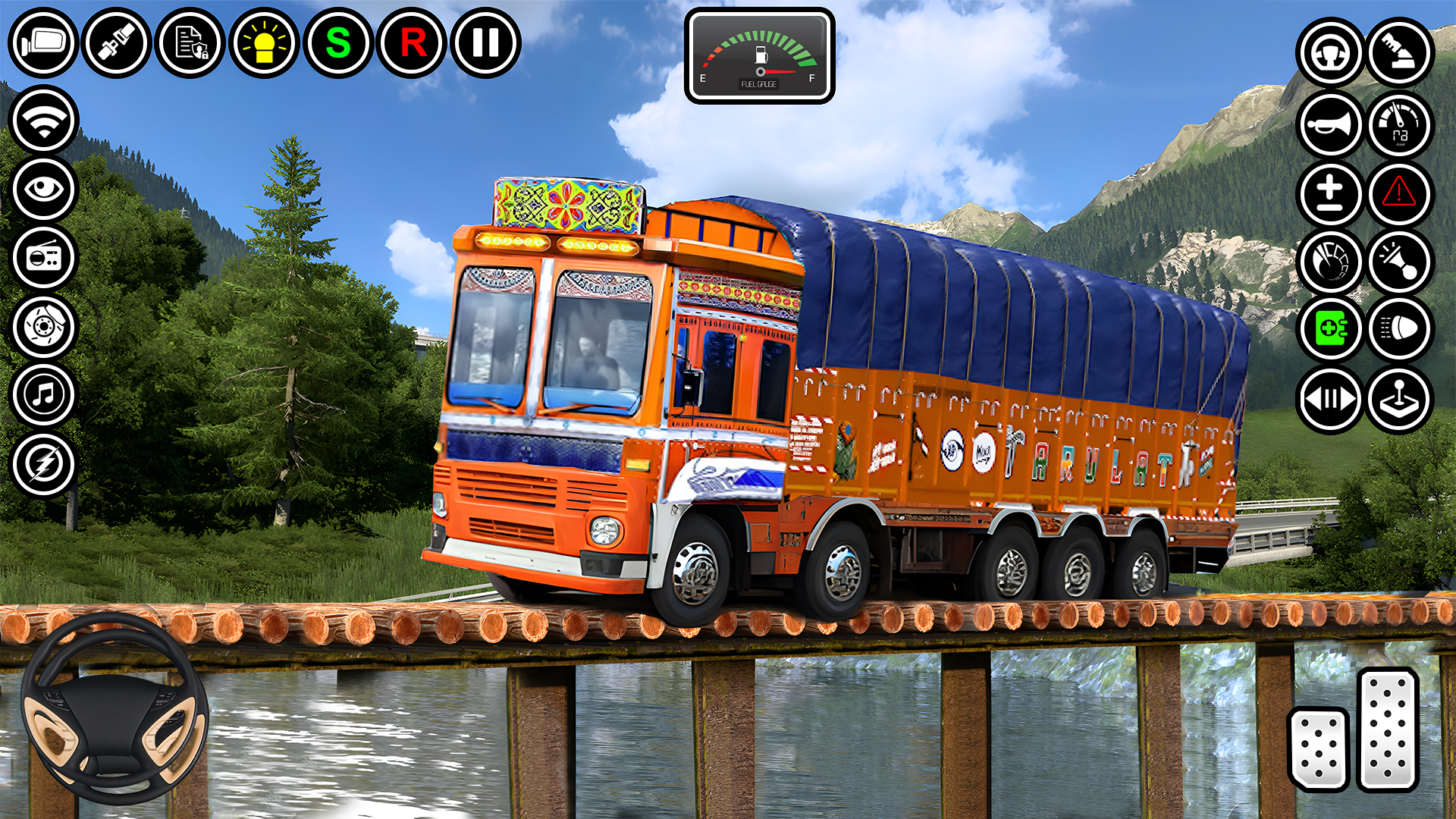Viewport: 1456px width, 819px height.
Task: Toggle the music note button
Action: pos(44,395)
